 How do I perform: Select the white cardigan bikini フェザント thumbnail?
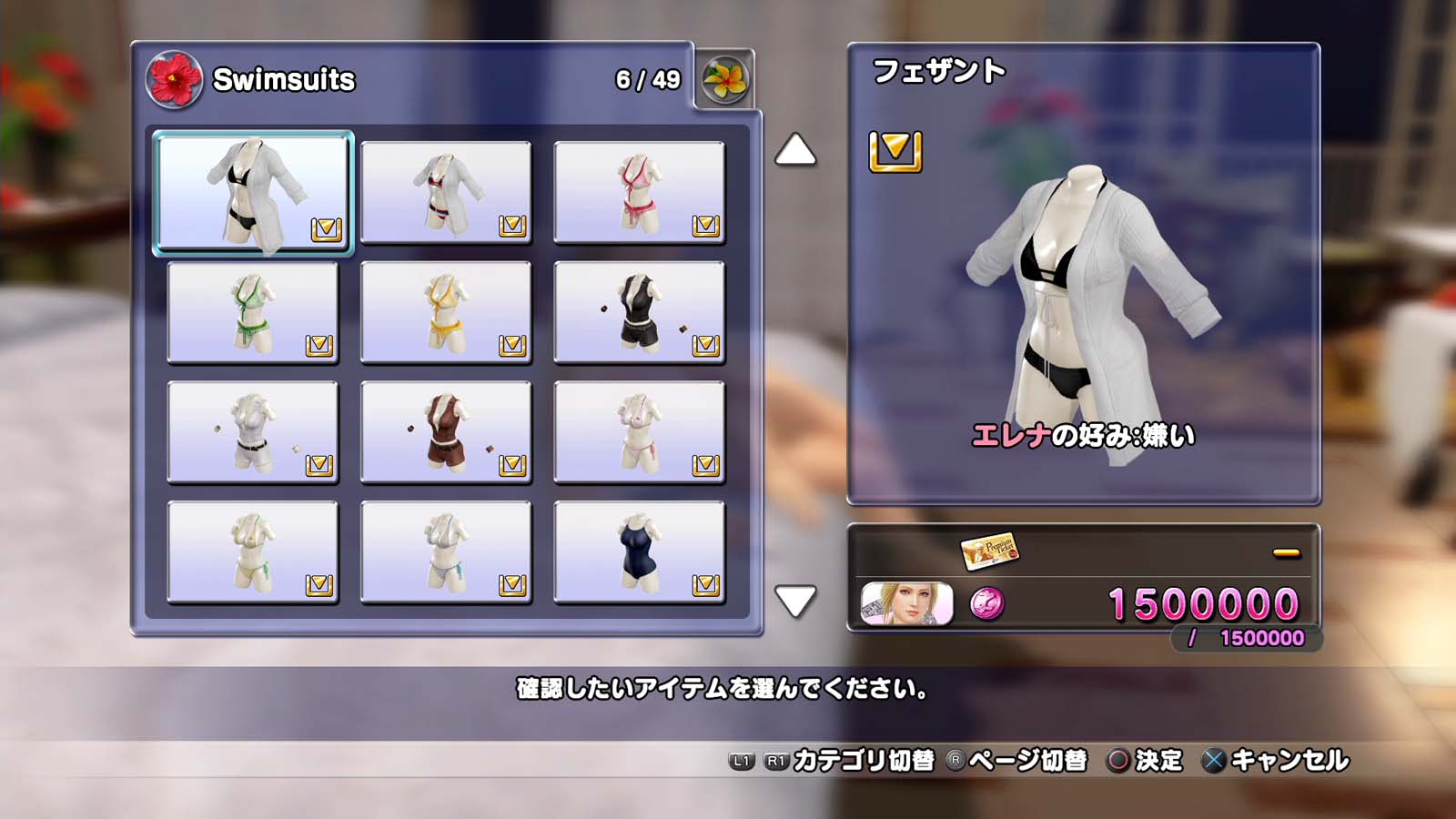[x=252, y=192]
